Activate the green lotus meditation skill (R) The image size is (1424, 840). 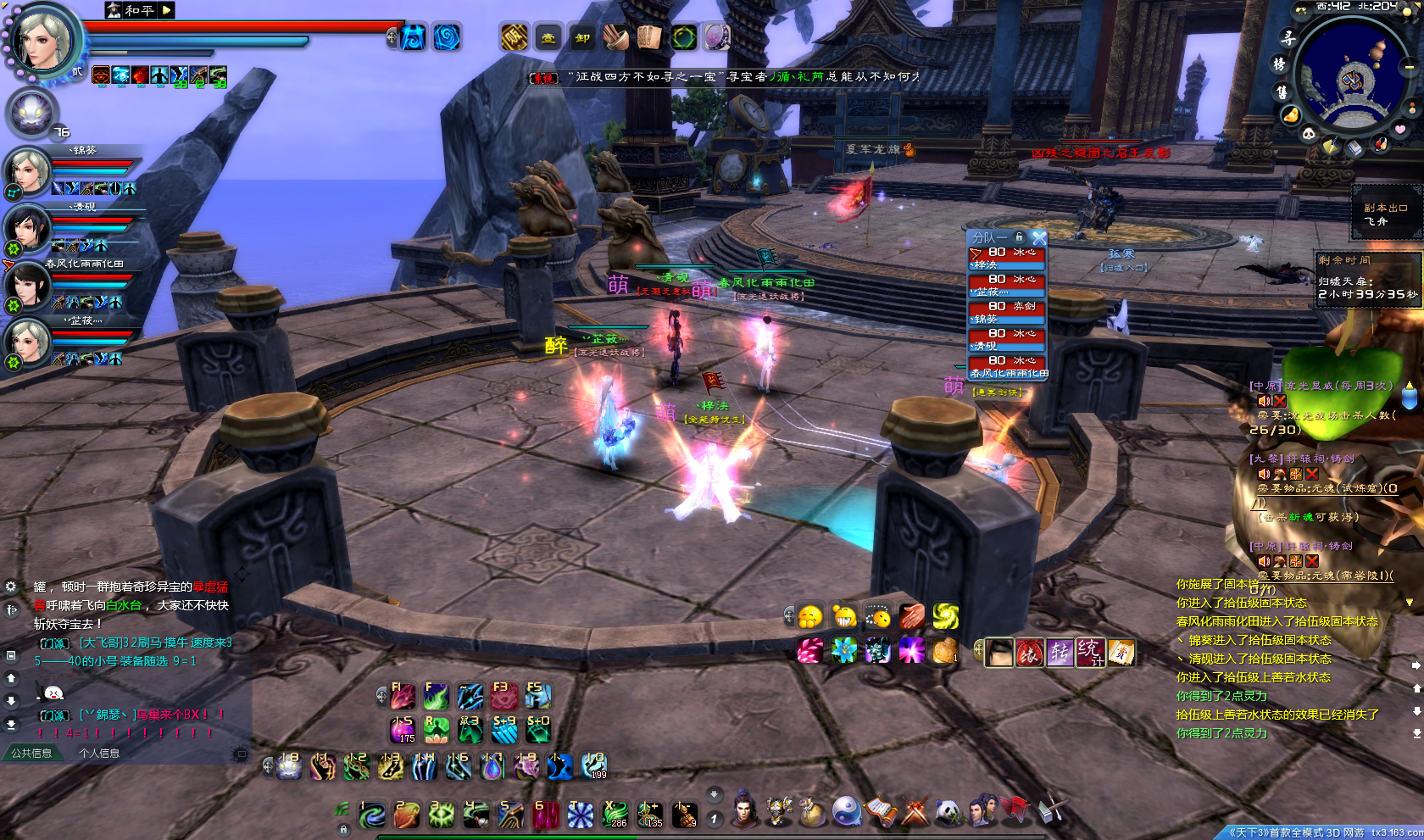tap(436, 730)
